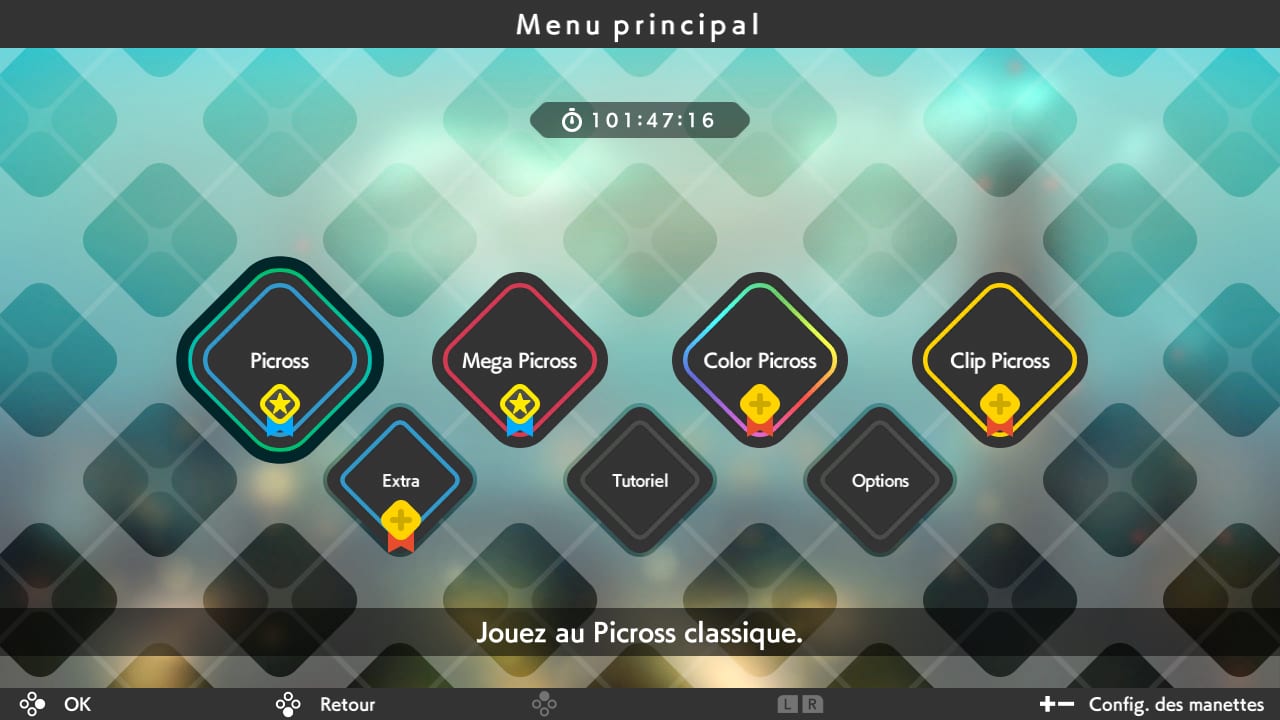
Task: Click the Menu principal title bar
Action: (640, 24)
